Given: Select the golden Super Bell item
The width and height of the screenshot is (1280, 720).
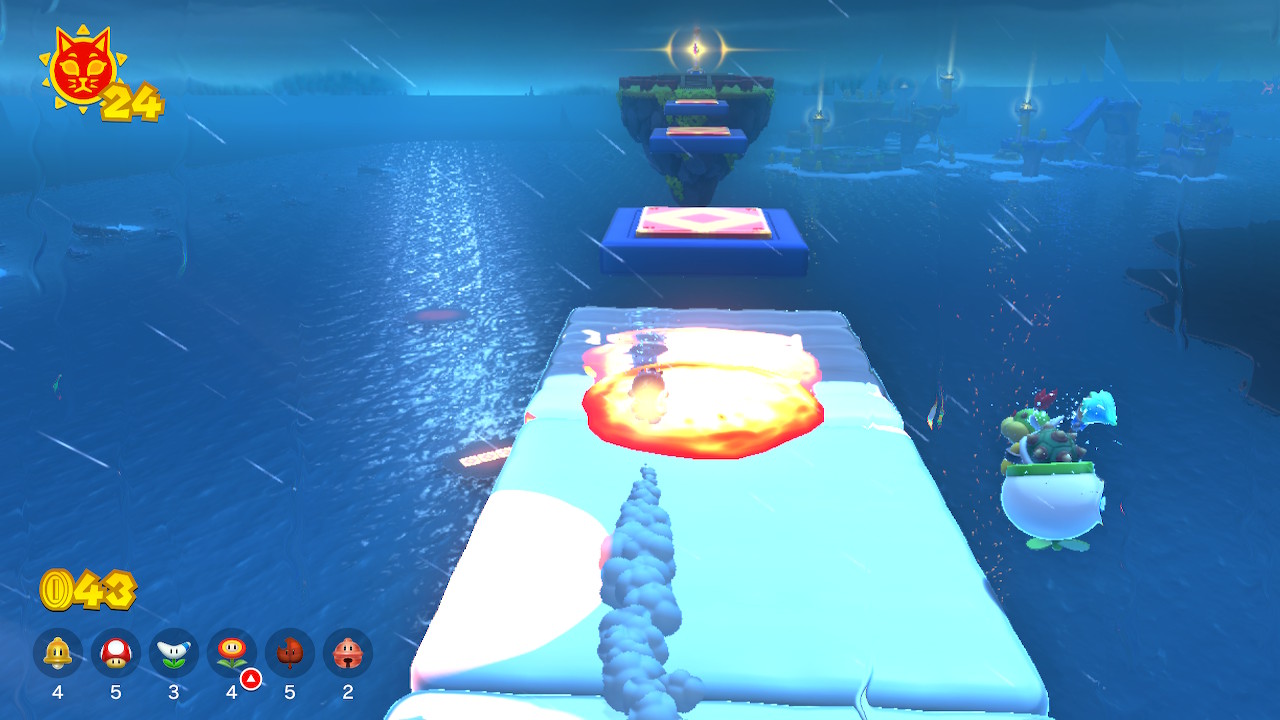Looking at the screenshot, I should 58,653.
